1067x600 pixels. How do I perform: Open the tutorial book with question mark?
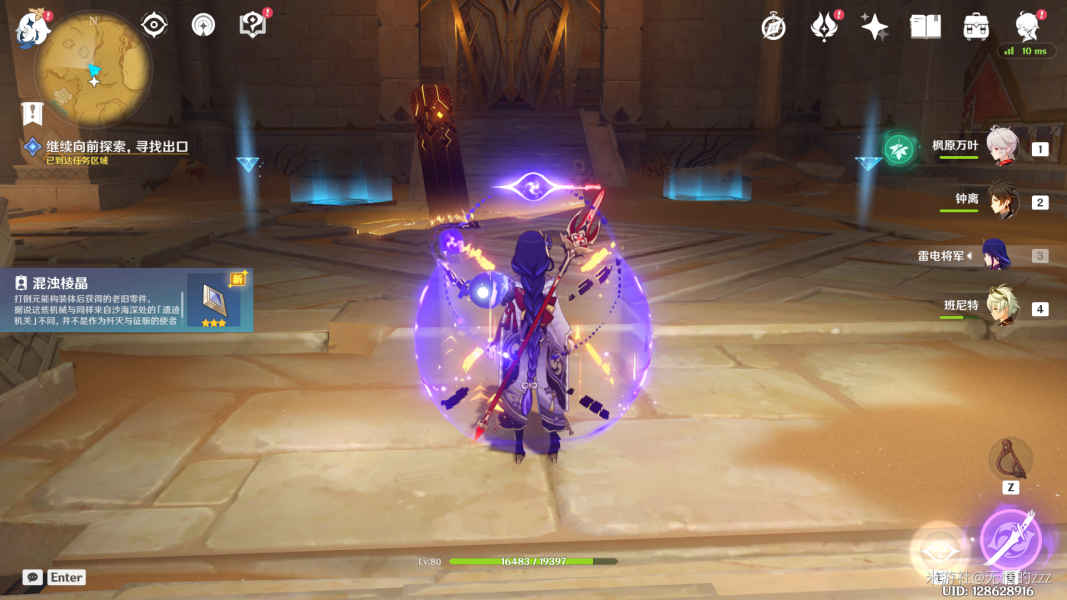pos(253,25)
